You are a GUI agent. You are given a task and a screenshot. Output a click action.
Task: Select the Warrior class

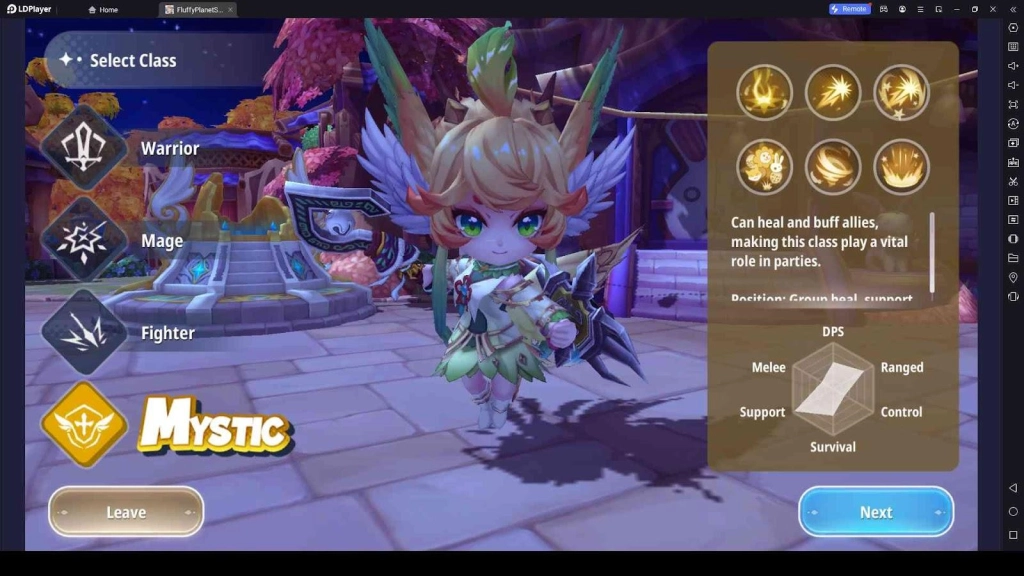point(84,148)
